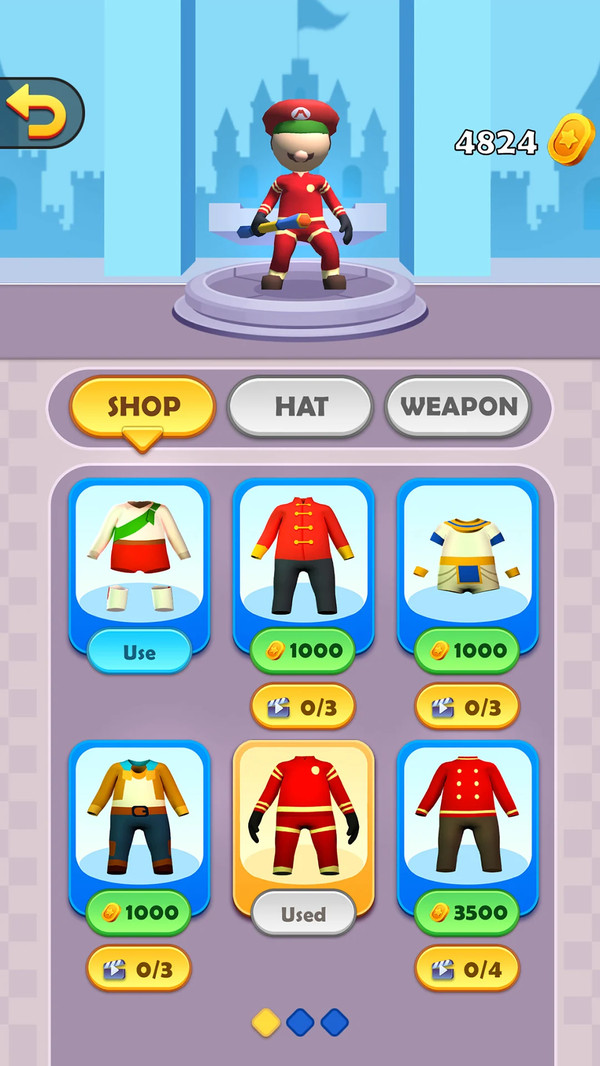This screenshot has height=1066, width=600.
Task: Watch ad for the pharaoh outfit
Action: click(x=467, y=707)
